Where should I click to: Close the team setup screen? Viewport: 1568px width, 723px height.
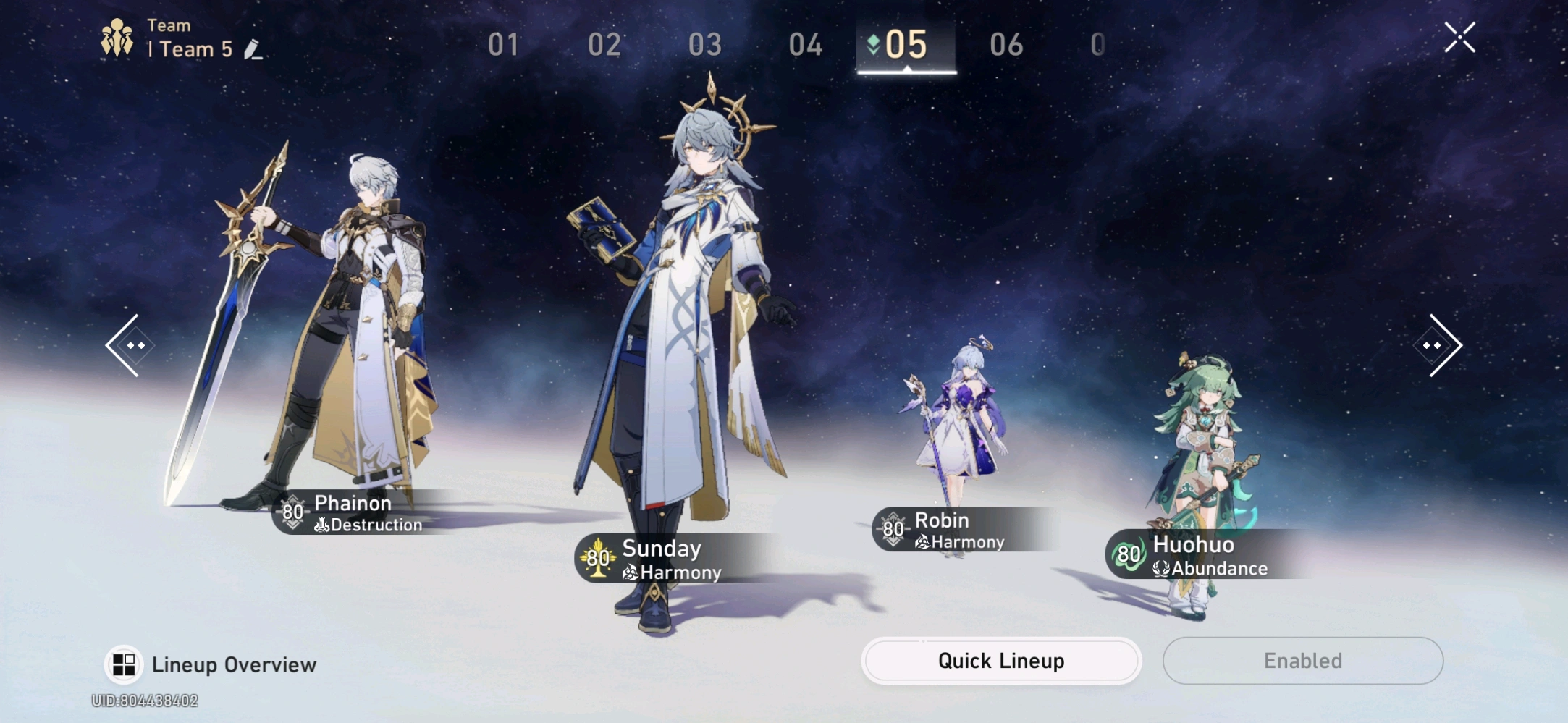point(1459,38)
